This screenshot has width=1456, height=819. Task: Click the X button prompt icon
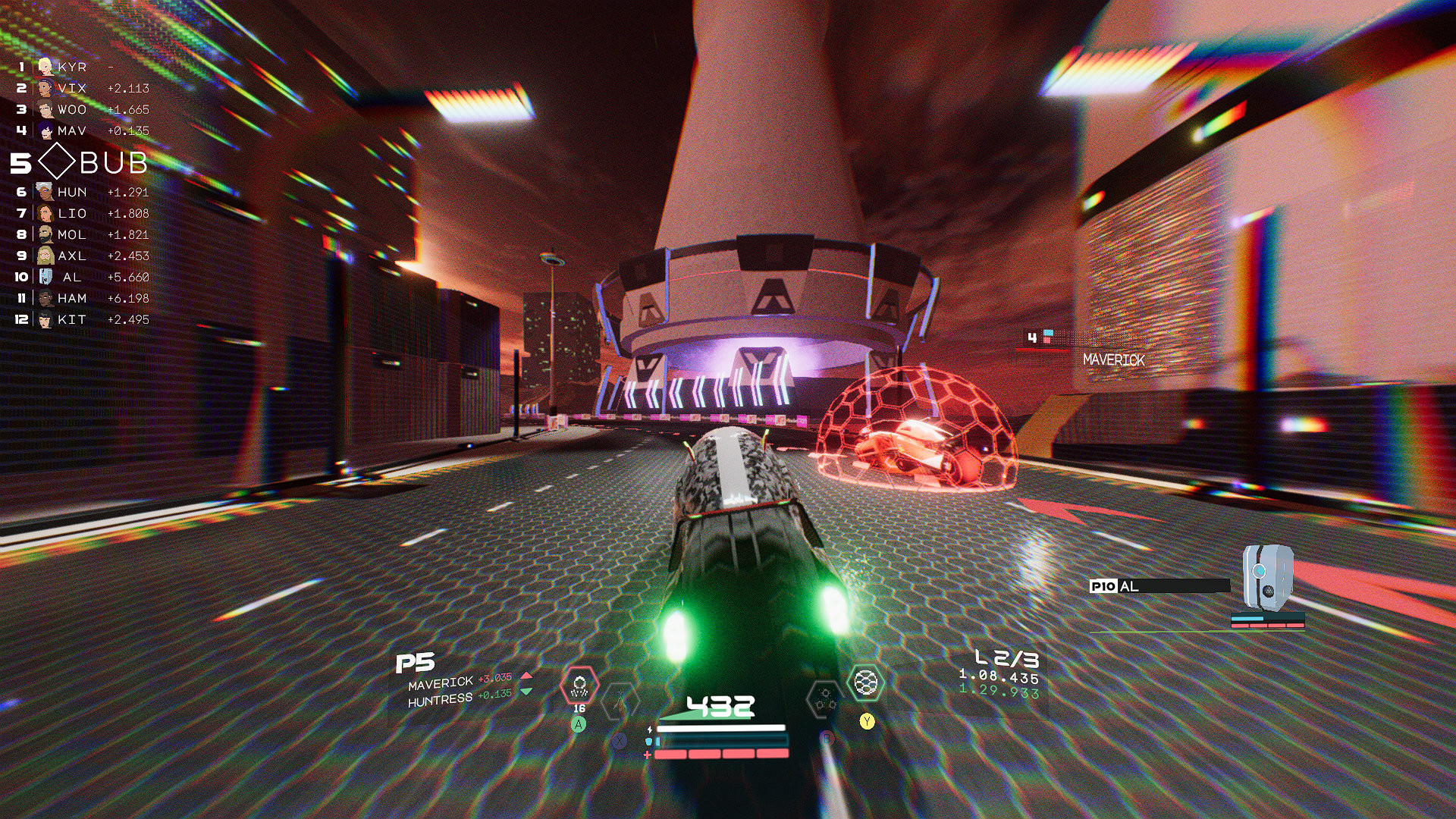[x=619, y=740]
